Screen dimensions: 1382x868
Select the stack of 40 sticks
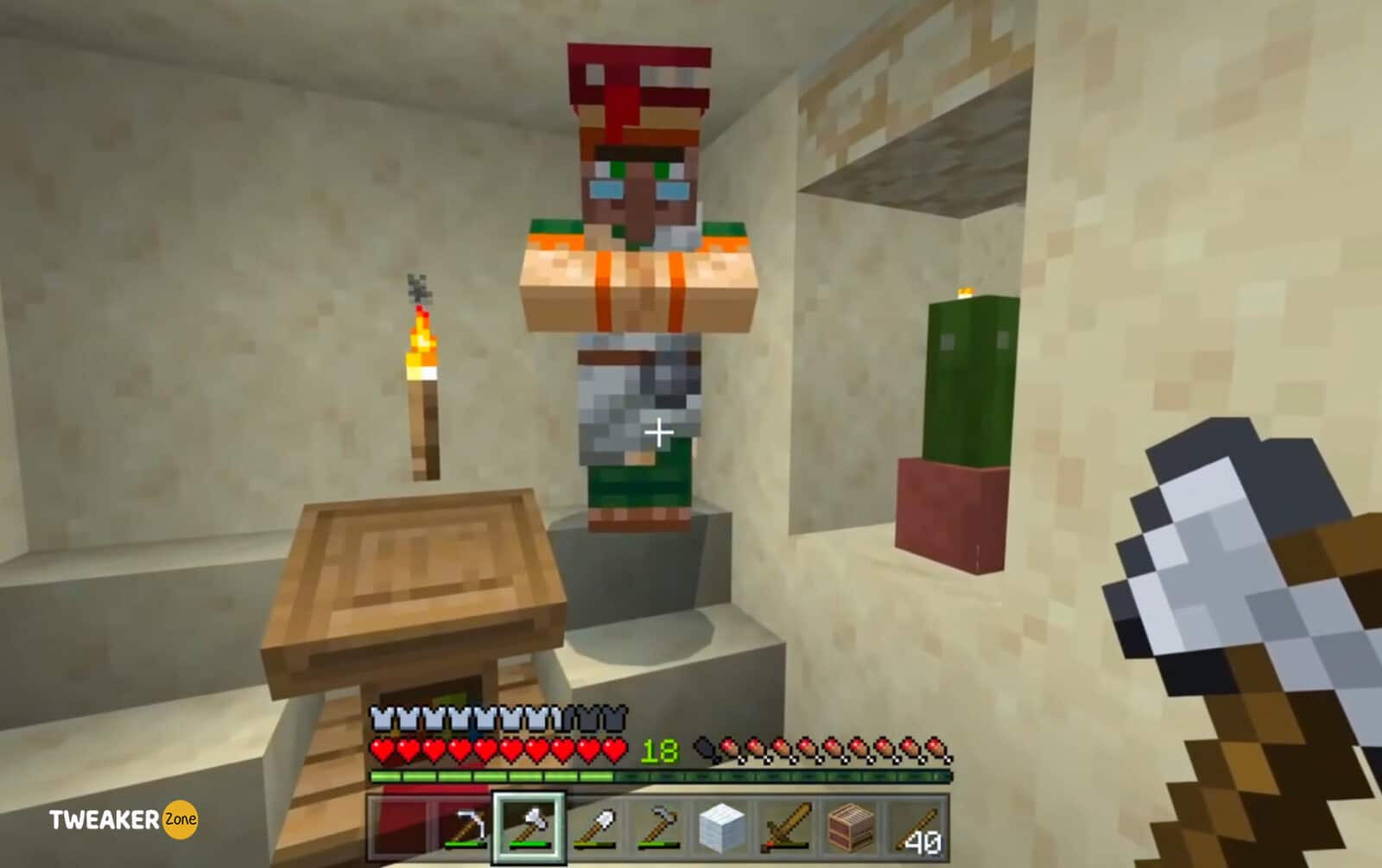pos(914,825)
